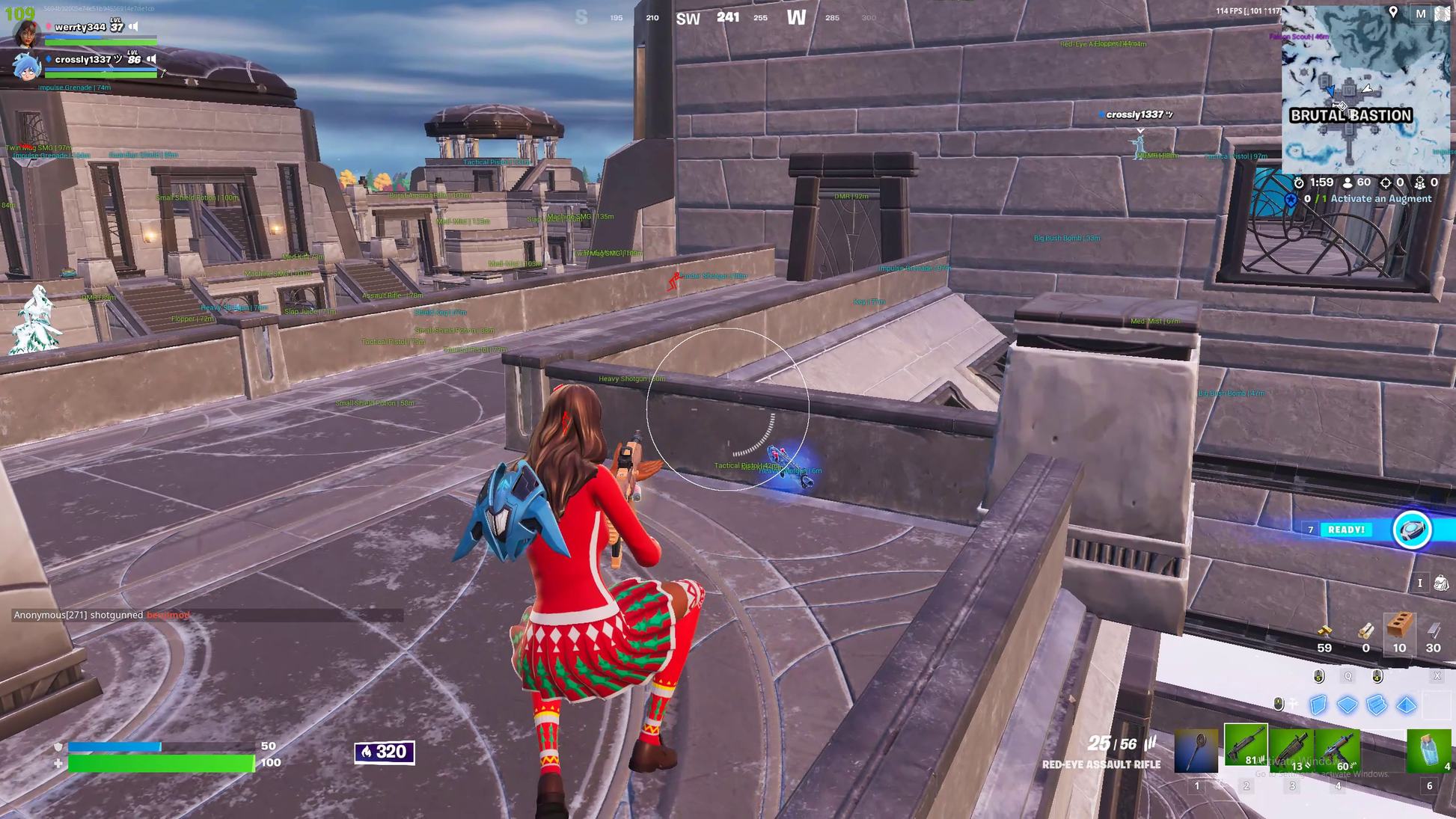This screenshot has width=1456, height=819.
Task: Select the SMG slot with 60 ammo
Action: click(1338, 749)
